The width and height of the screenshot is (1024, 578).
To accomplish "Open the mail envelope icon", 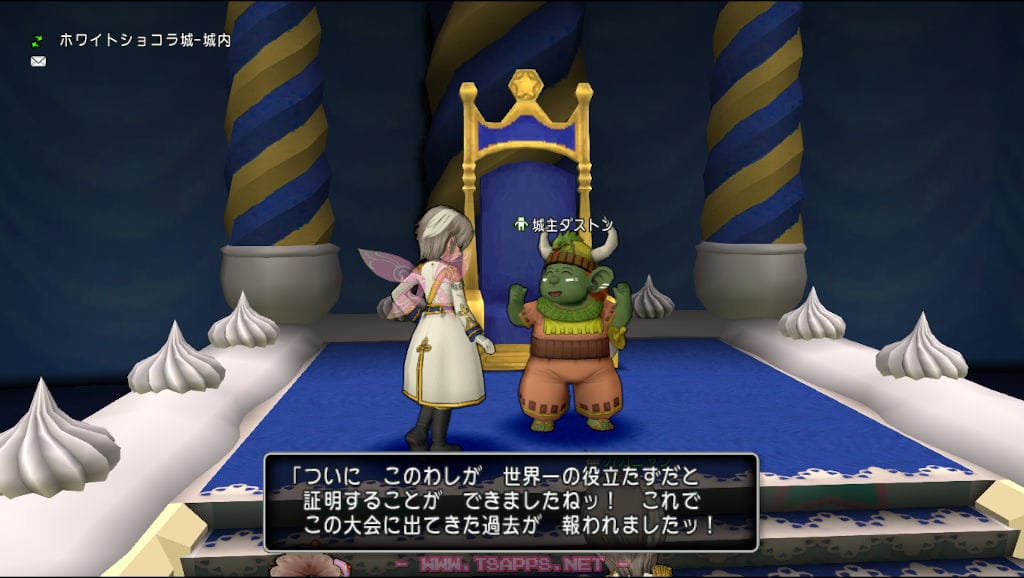I will (x=38, y=61).
